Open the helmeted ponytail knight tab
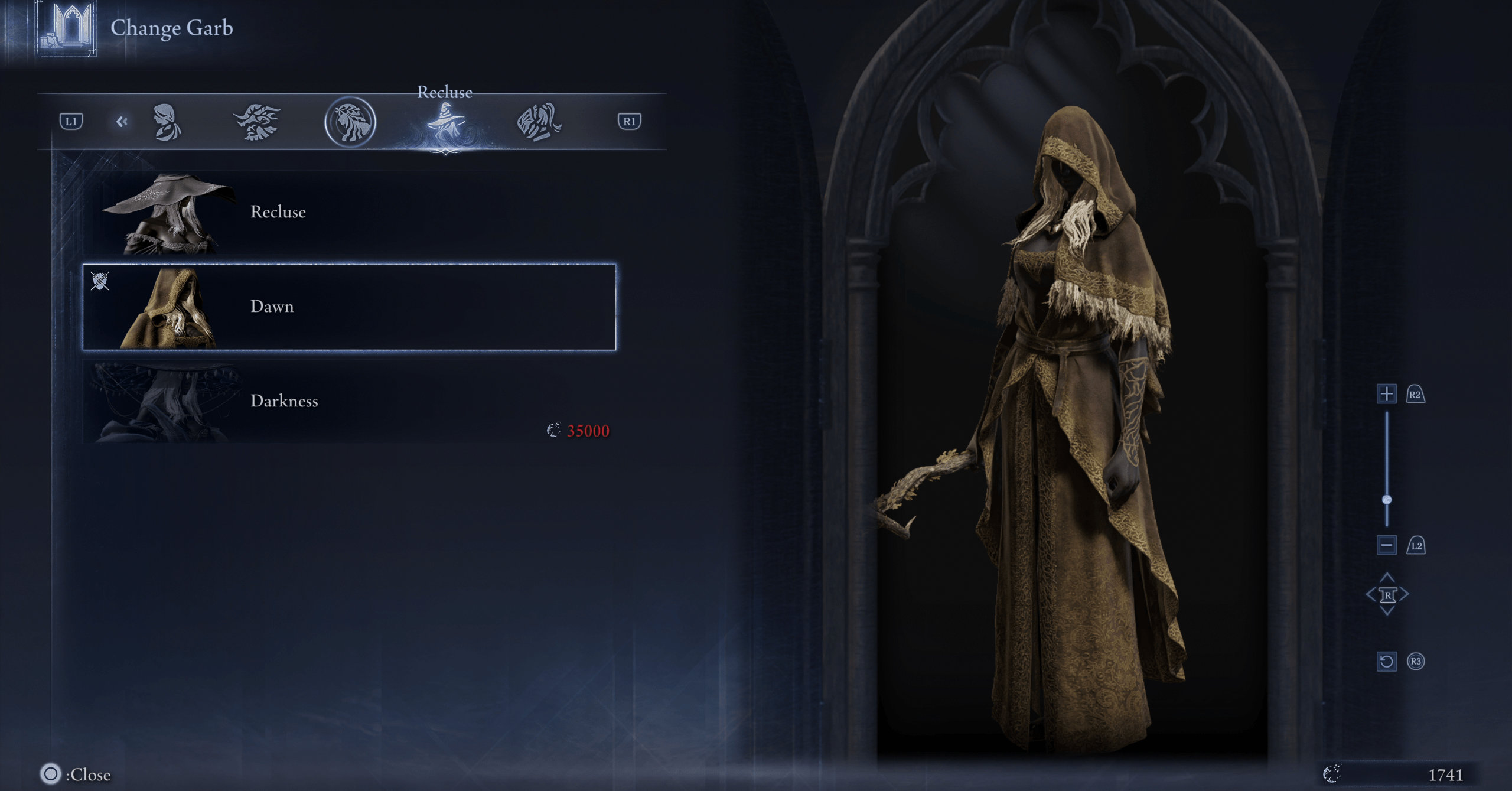 539,122
